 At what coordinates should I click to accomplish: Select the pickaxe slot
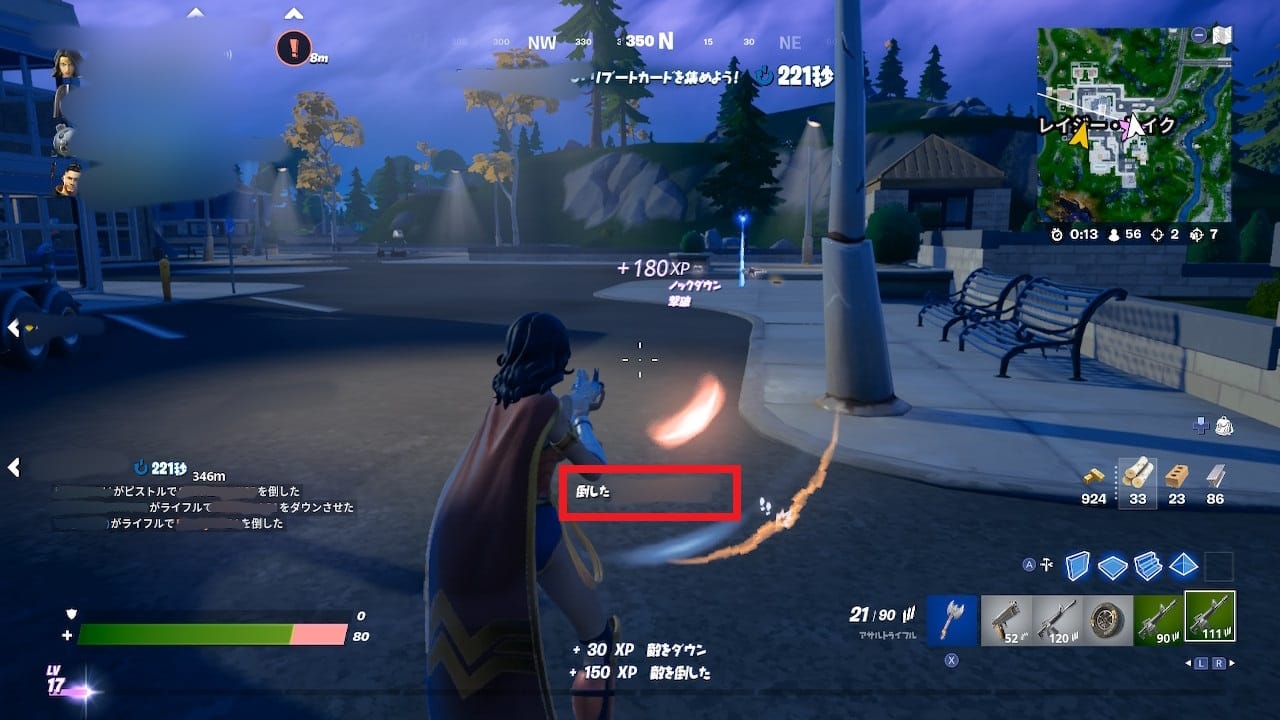pyautogui.click(x=951, y=619)
